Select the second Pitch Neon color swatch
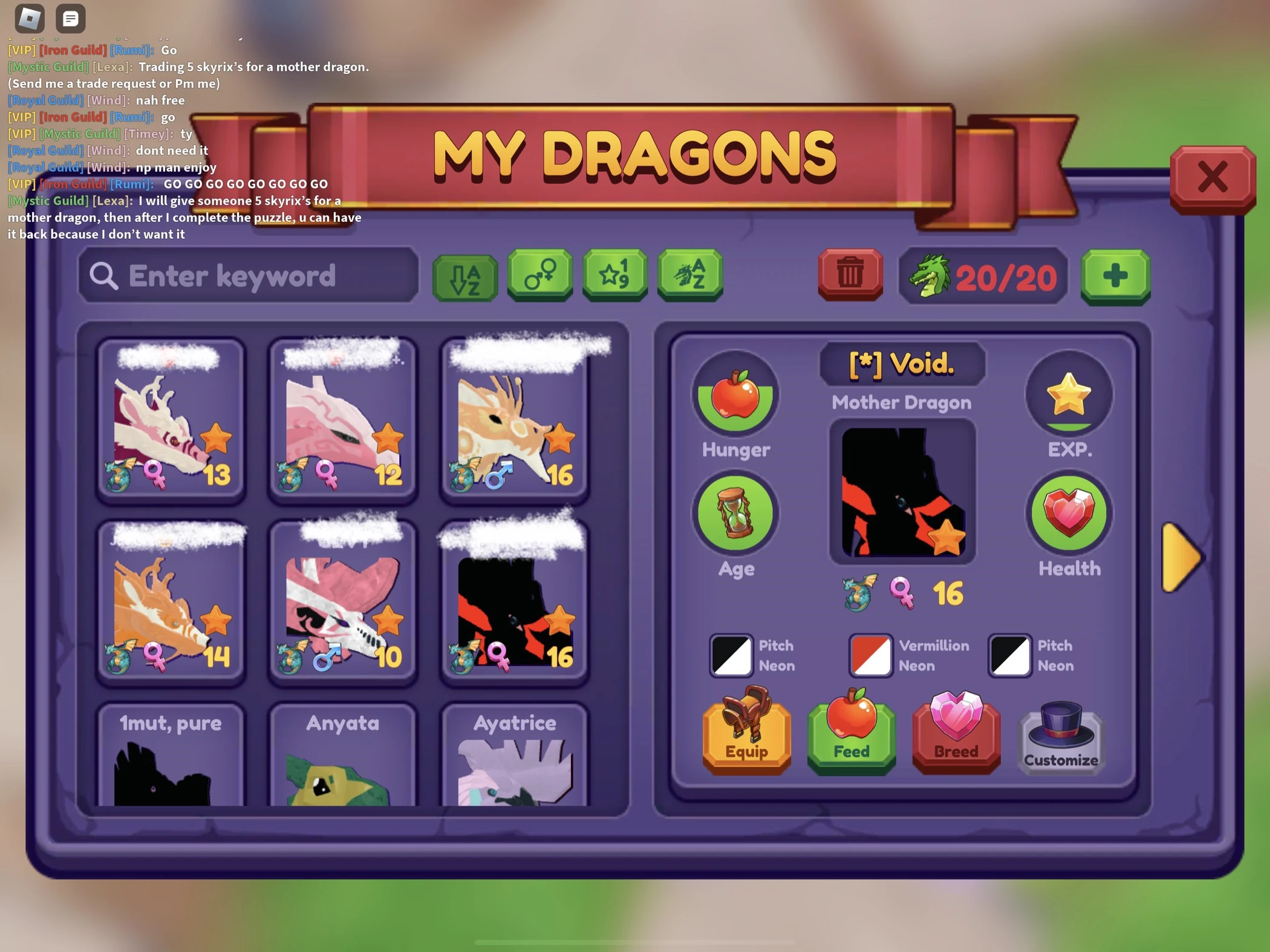Screen dimensions: 1270x952 pos(1009,656)
